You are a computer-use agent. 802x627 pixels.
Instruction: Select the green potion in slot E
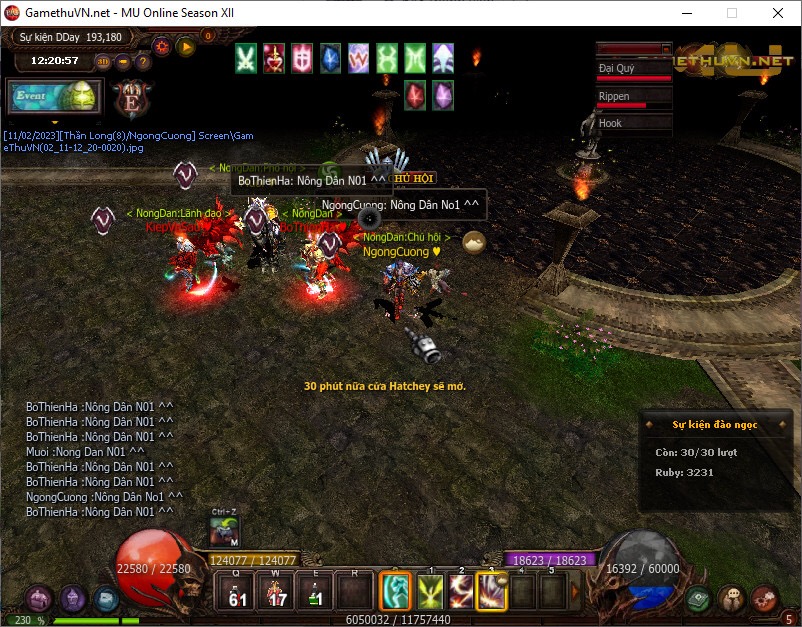[314, 591]
